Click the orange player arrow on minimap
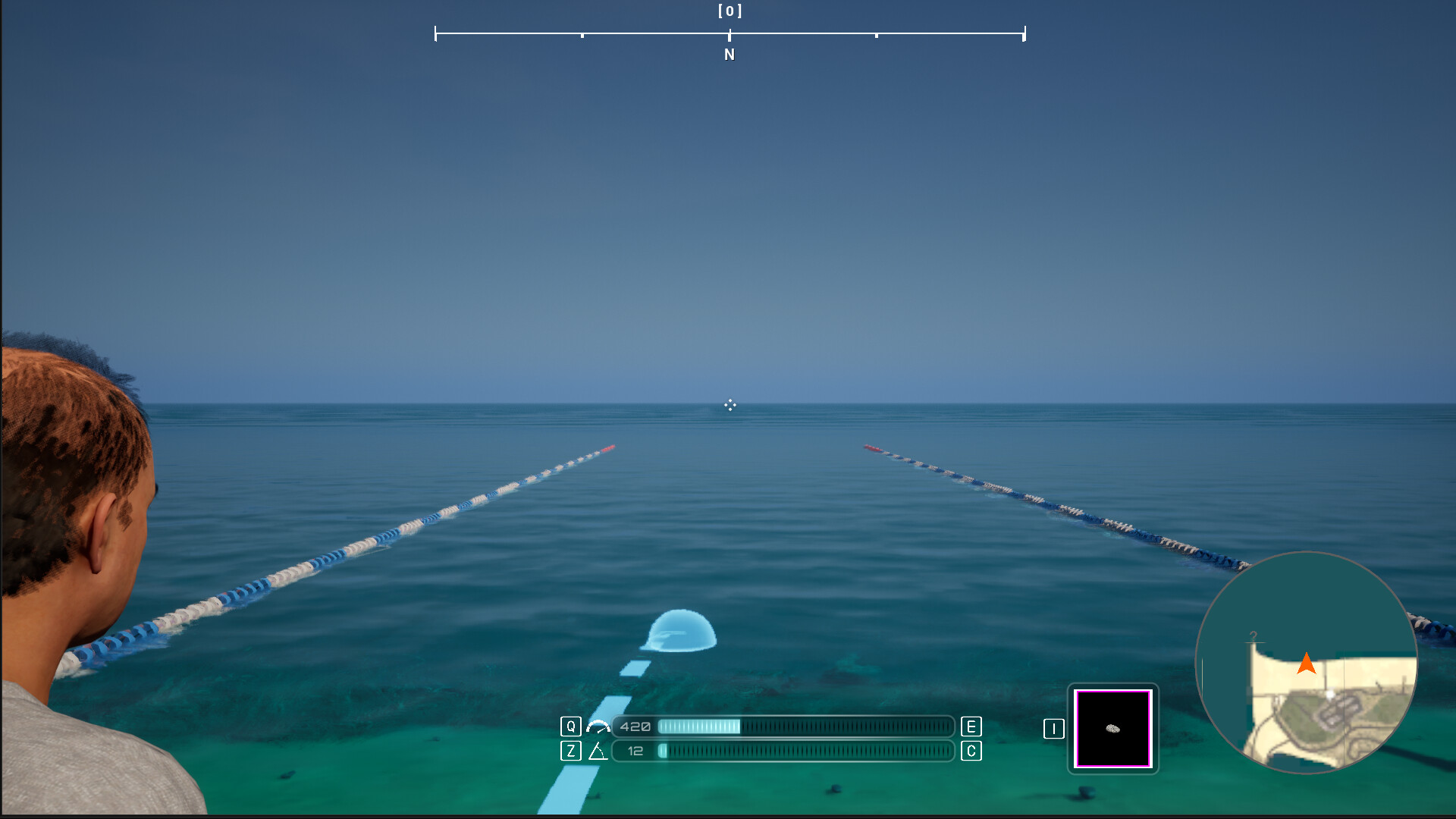This screenshot has height=819, width=1456. pyautogui.click(x=1307, y=664)
